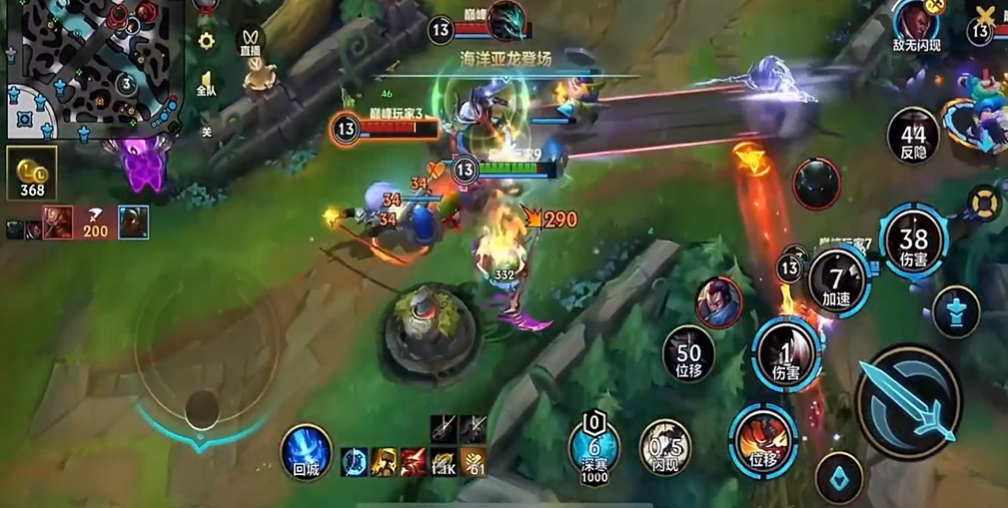
Task: Activate the 加速 speed ability
Action: [838, 281]
